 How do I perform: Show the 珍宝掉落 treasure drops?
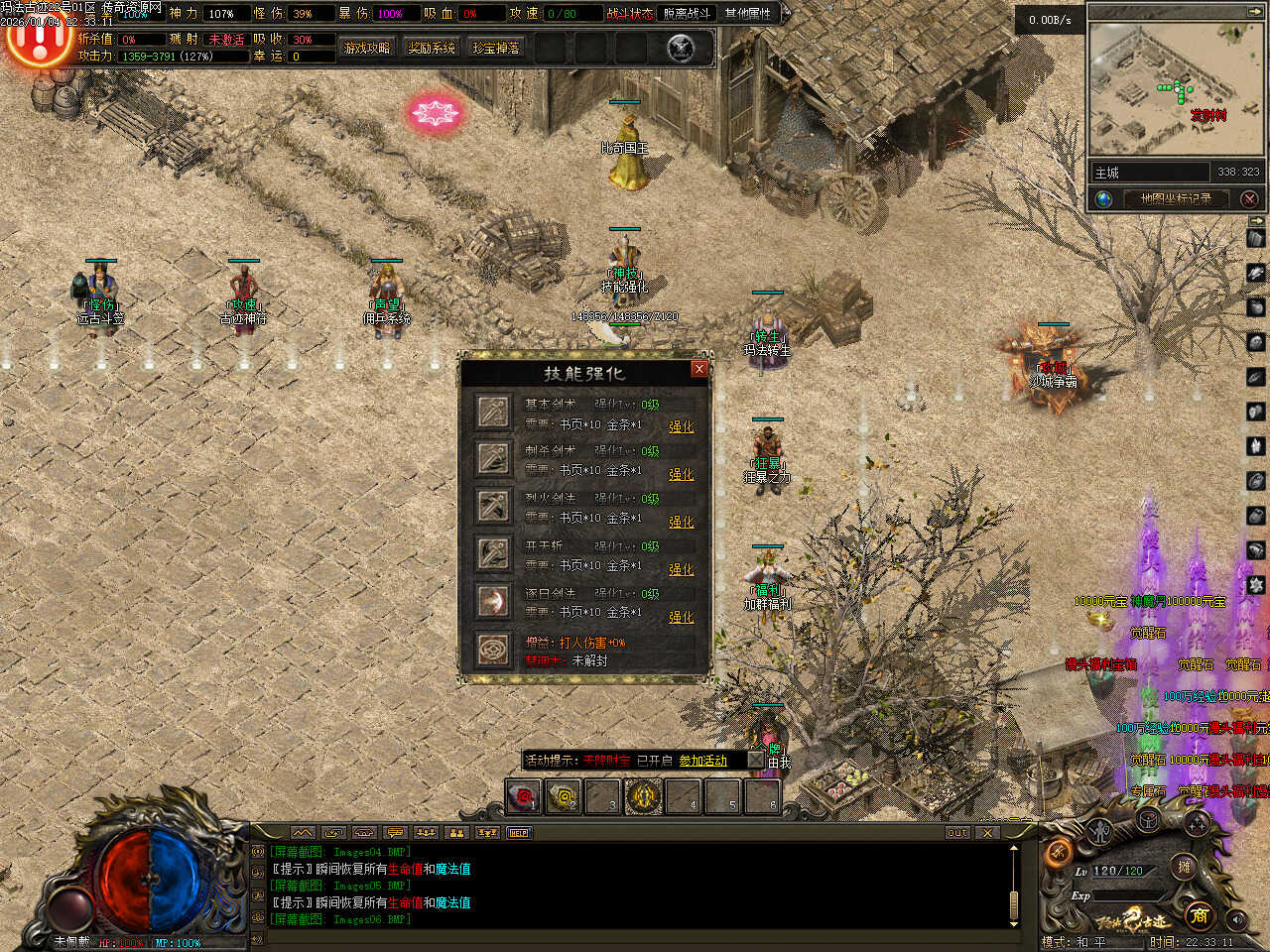496,48
